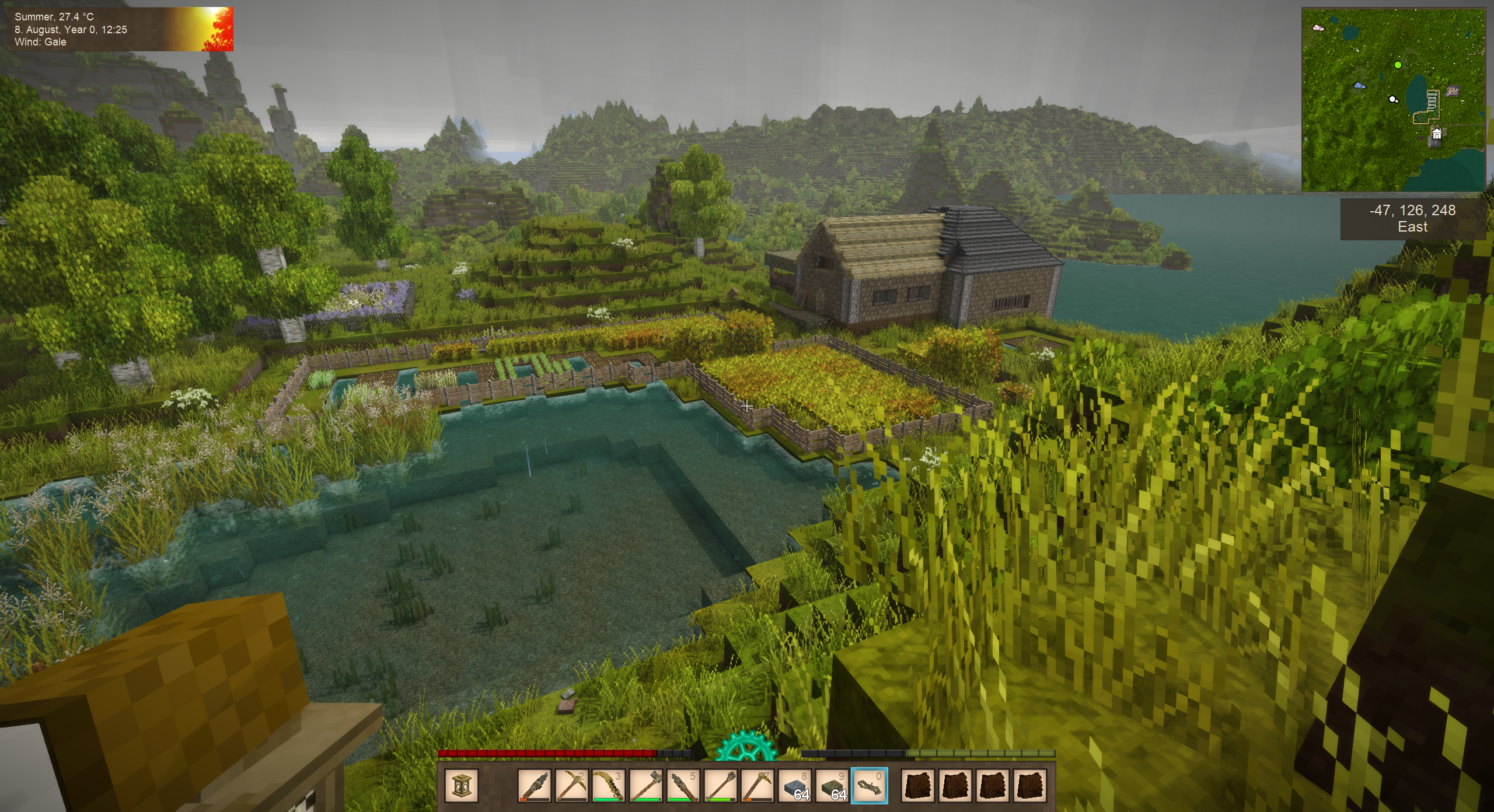Select the lantern in the offhand slot
The width and height of the screenshot is (1494, 812).
click(x=462, y=785)
